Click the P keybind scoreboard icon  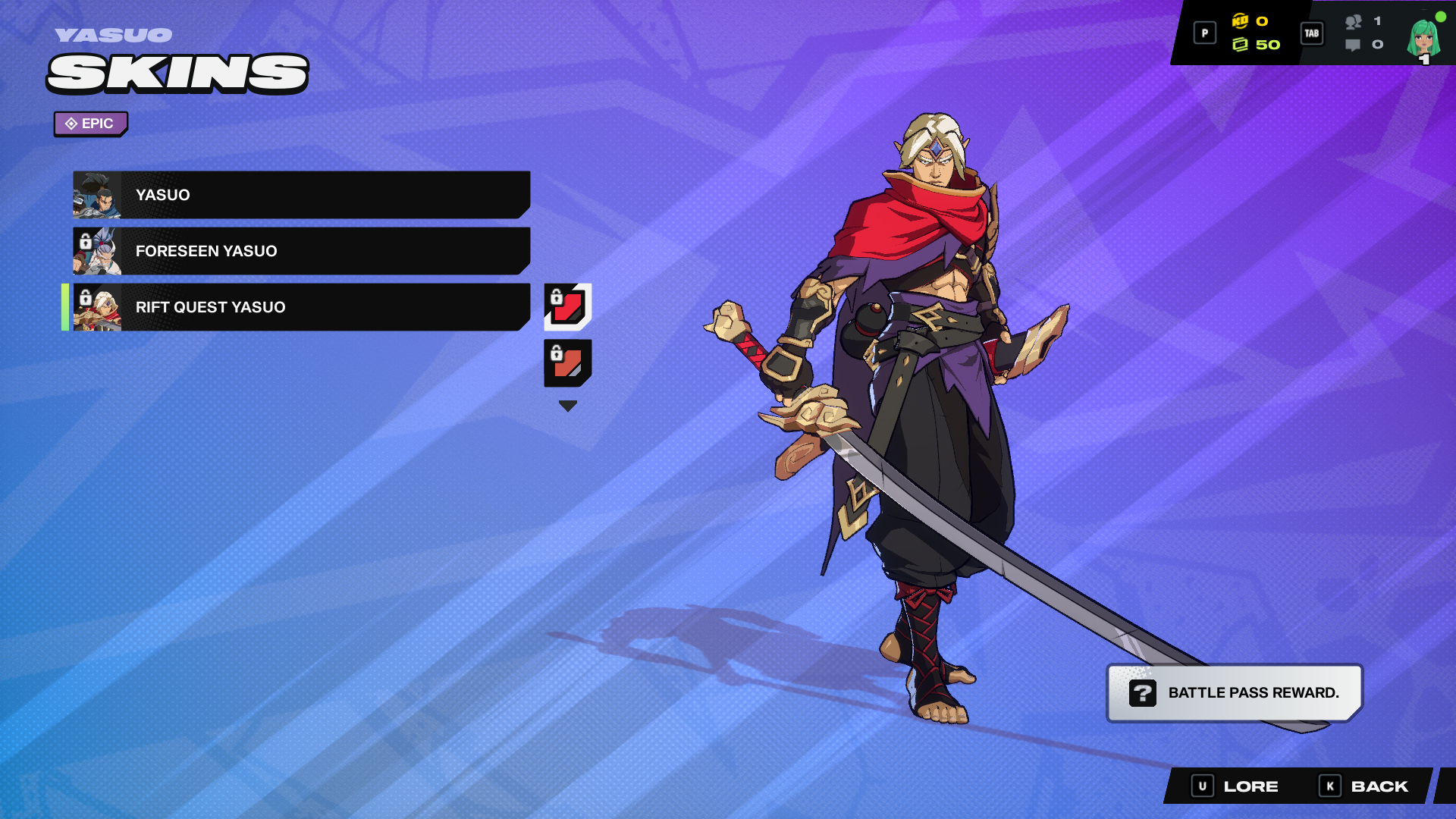point(1204,33)
